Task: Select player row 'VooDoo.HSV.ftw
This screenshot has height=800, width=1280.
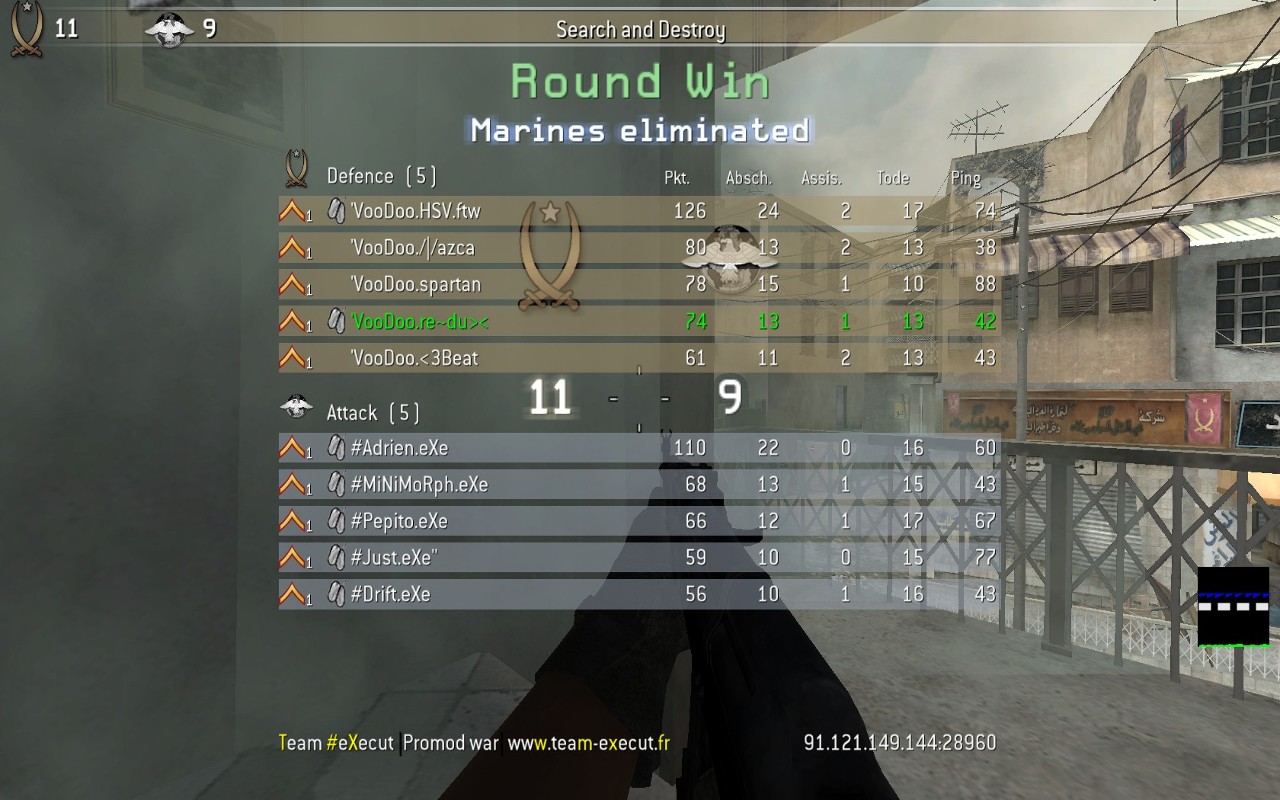Action: coord(416,211)
